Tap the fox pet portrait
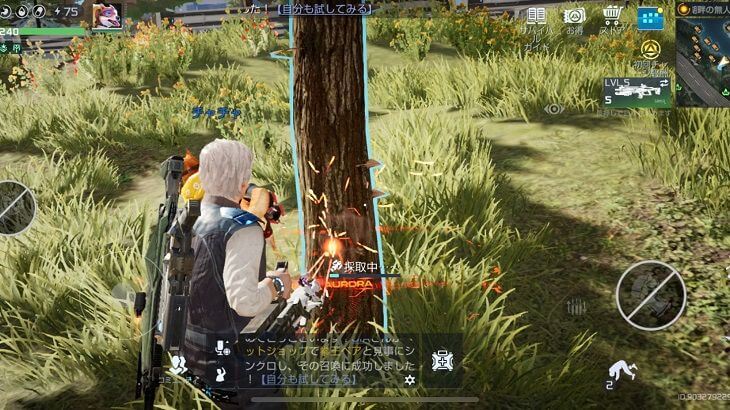The image size is (730, 410). tap(106, 15)
